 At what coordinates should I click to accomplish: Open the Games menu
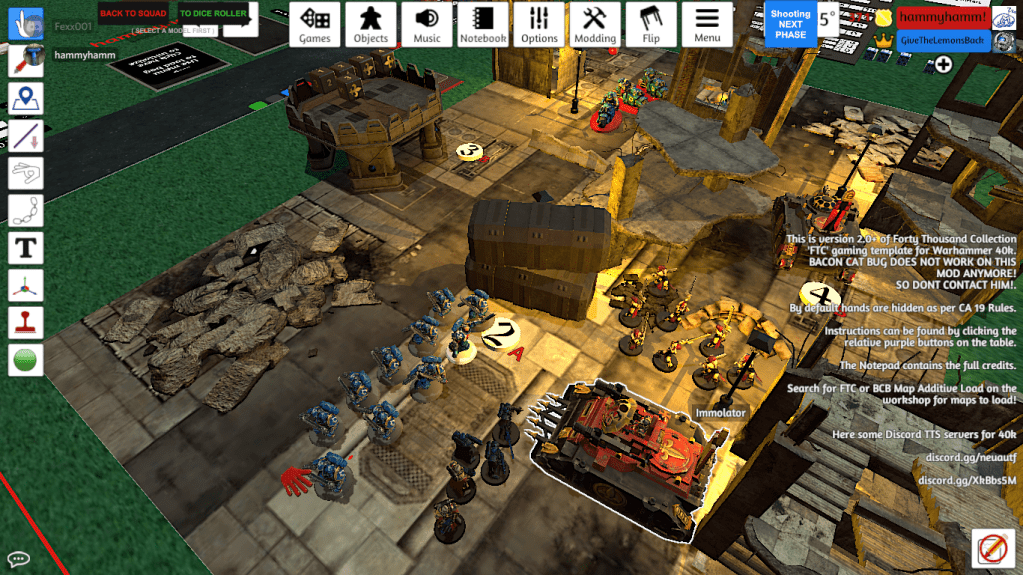coord(315,24)
